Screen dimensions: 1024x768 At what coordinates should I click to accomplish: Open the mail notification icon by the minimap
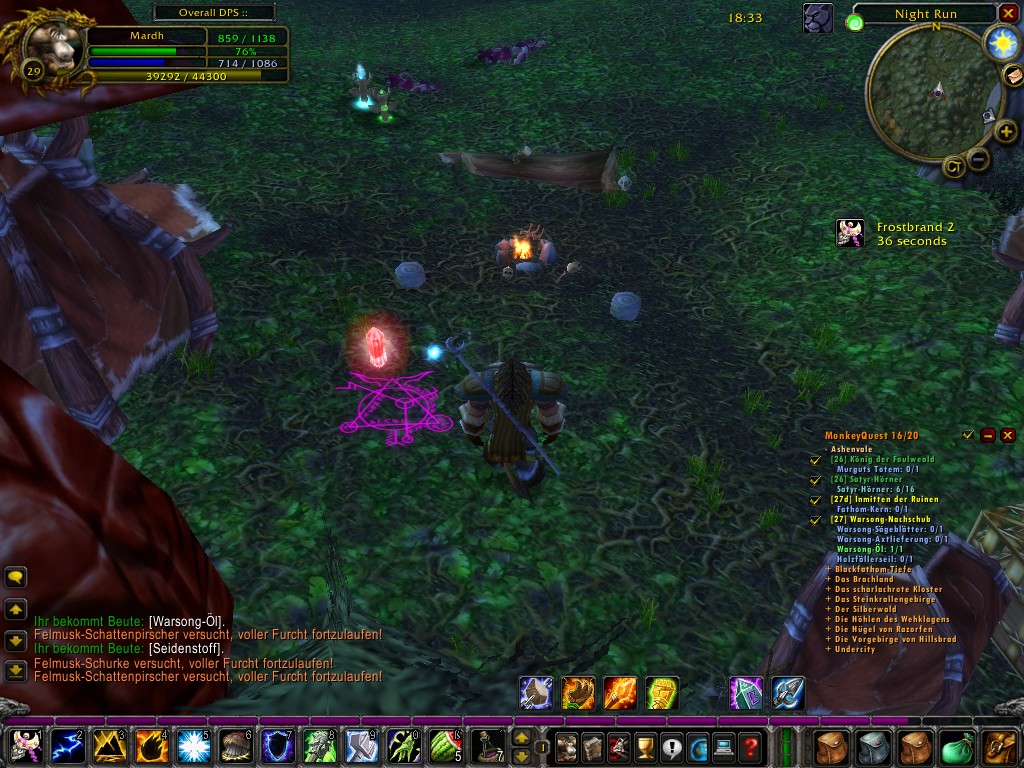click(1012, 75)
